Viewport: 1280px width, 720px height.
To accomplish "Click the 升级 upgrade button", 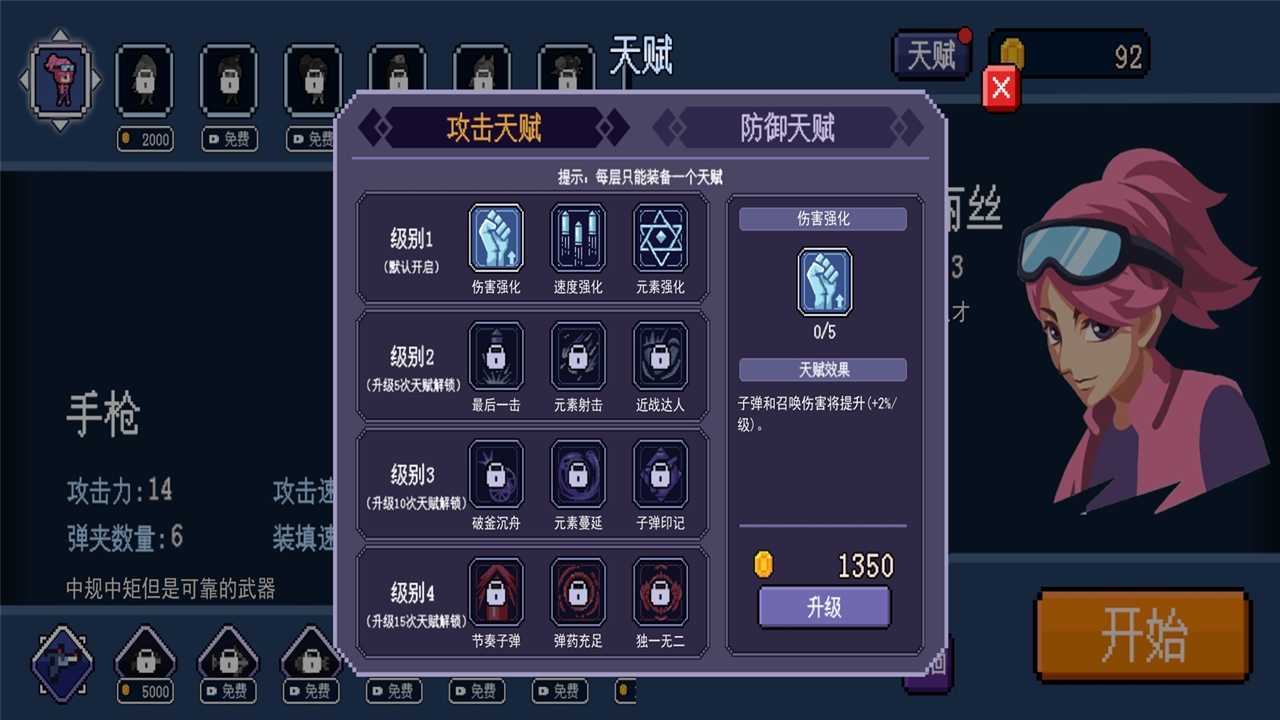I will click(x=824, y=608).
